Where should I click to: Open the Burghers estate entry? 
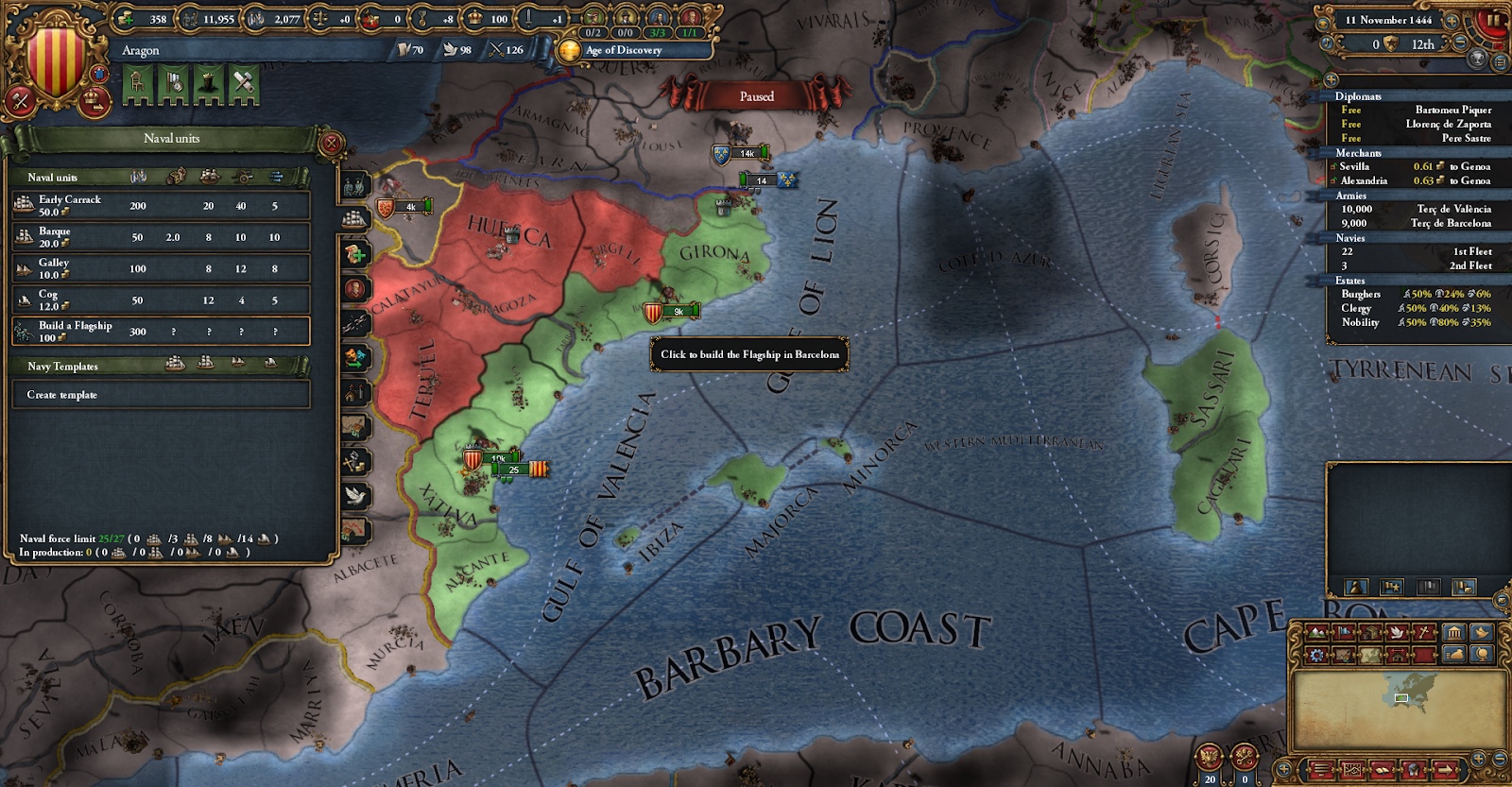(x=1361, y=294)
